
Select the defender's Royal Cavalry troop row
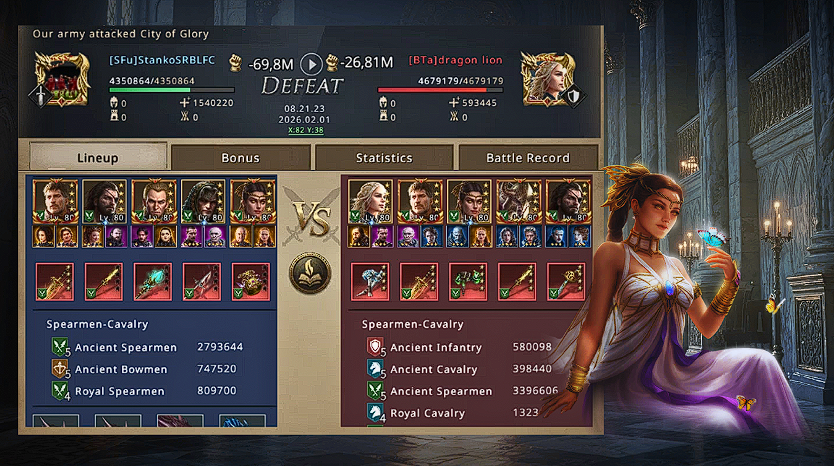pos(460,413)
